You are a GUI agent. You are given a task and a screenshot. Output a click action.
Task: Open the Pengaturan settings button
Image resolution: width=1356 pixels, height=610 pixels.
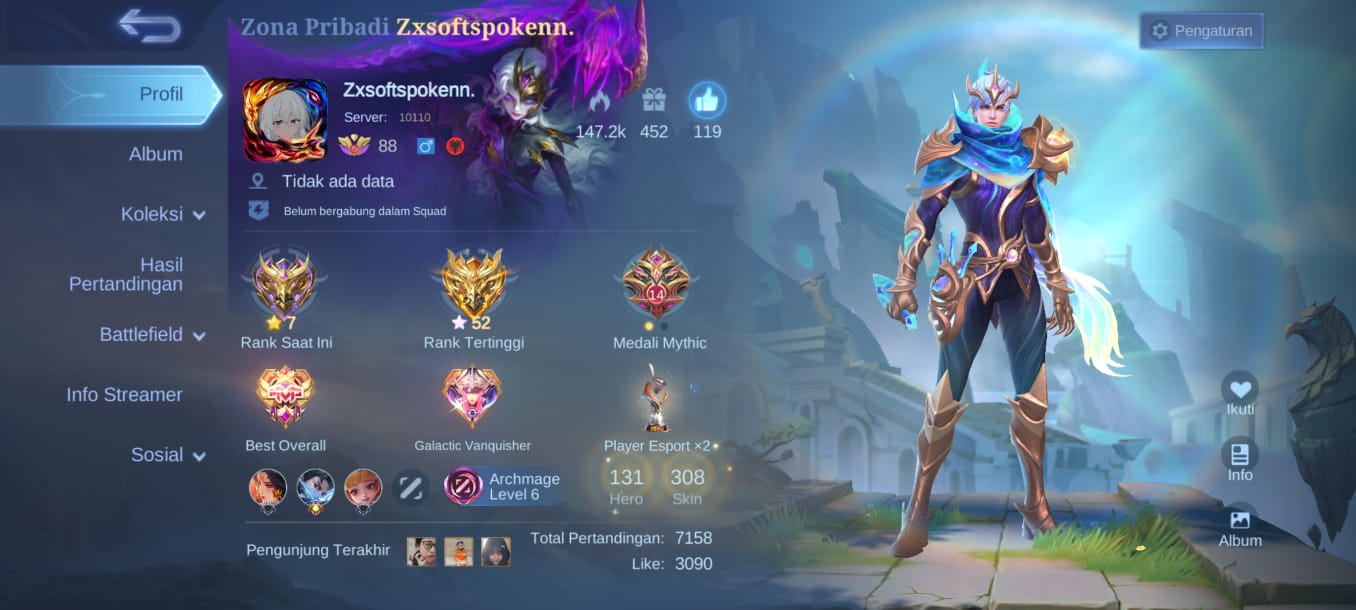(1201, 31)
